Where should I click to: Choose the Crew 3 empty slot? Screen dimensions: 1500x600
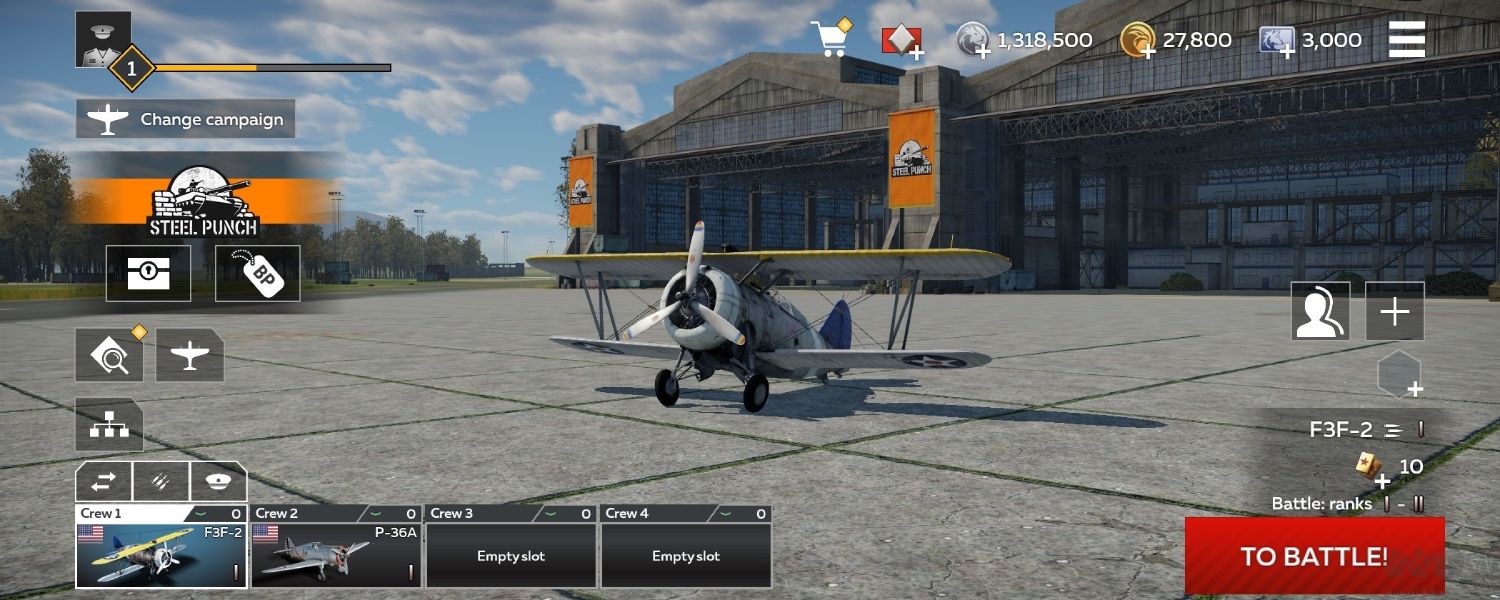[x=511, y=555]
